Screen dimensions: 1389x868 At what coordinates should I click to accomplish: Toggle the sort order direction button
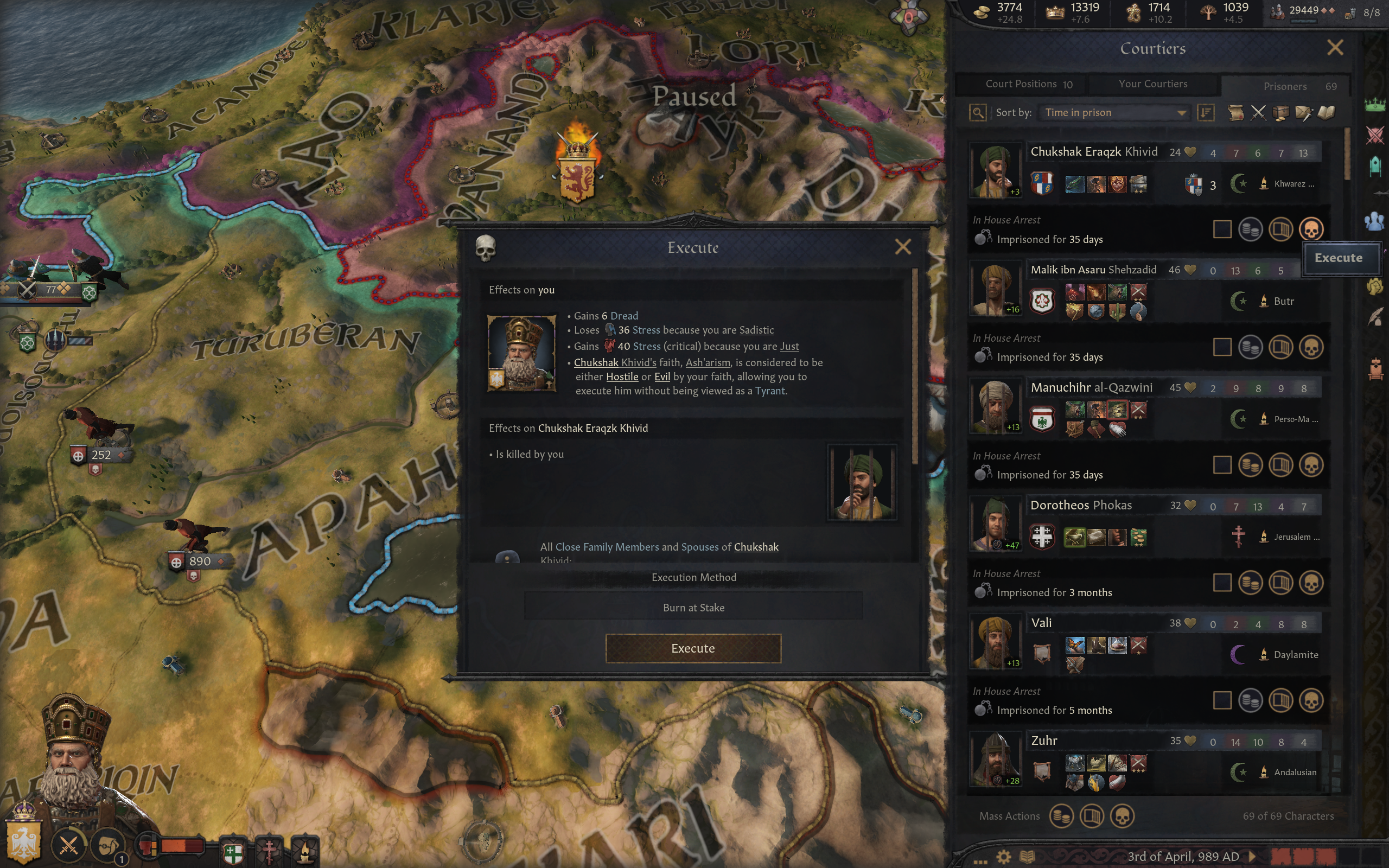coord(1206,112)
